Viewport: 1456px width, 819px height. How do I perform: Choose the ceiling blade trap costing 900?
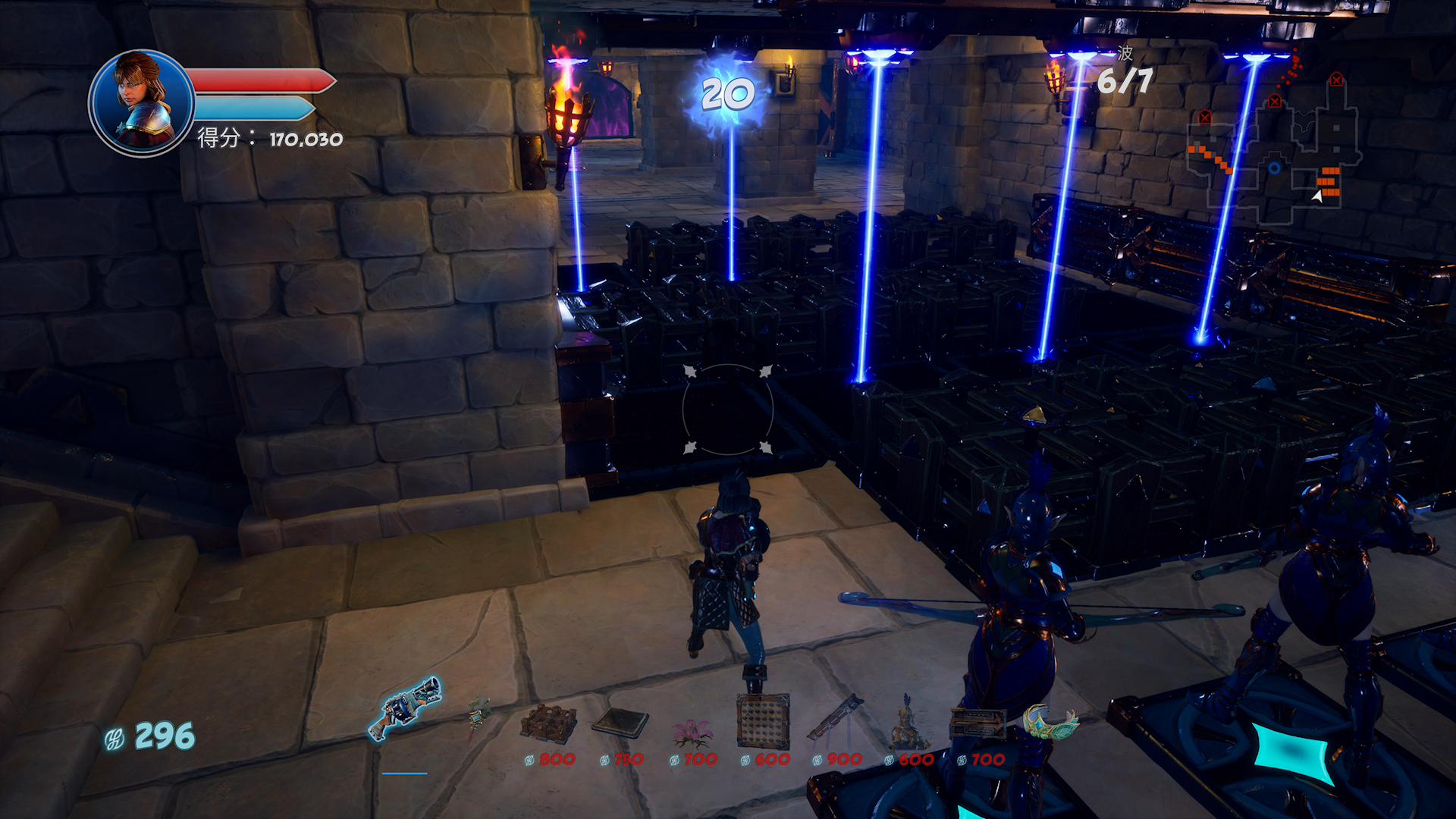[835, 717]
